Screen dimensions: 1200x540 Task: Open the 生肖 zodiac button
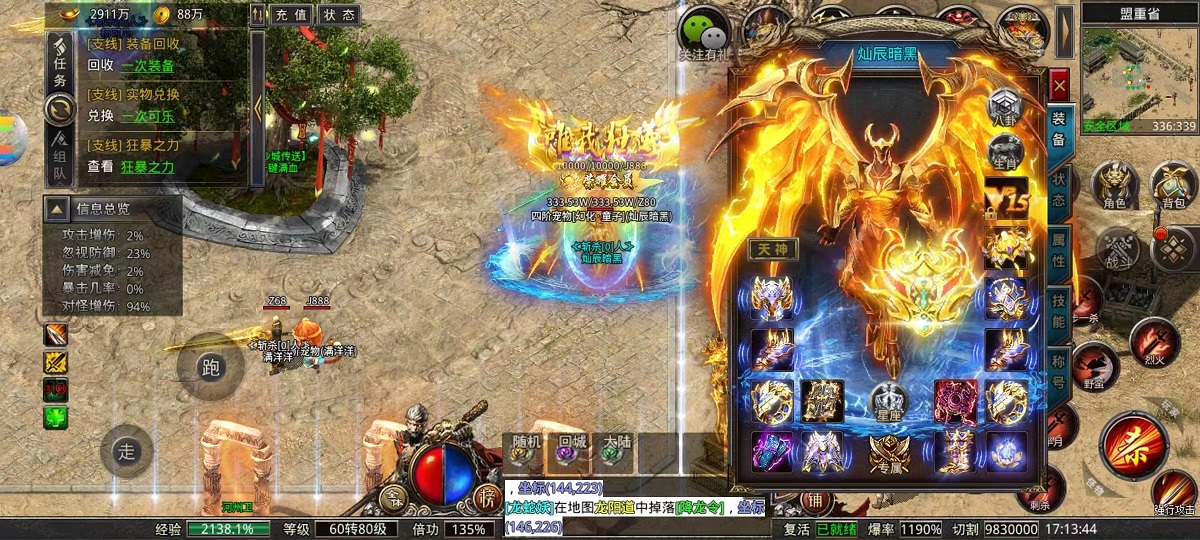pyautogui.click(x=1005, y=154)
